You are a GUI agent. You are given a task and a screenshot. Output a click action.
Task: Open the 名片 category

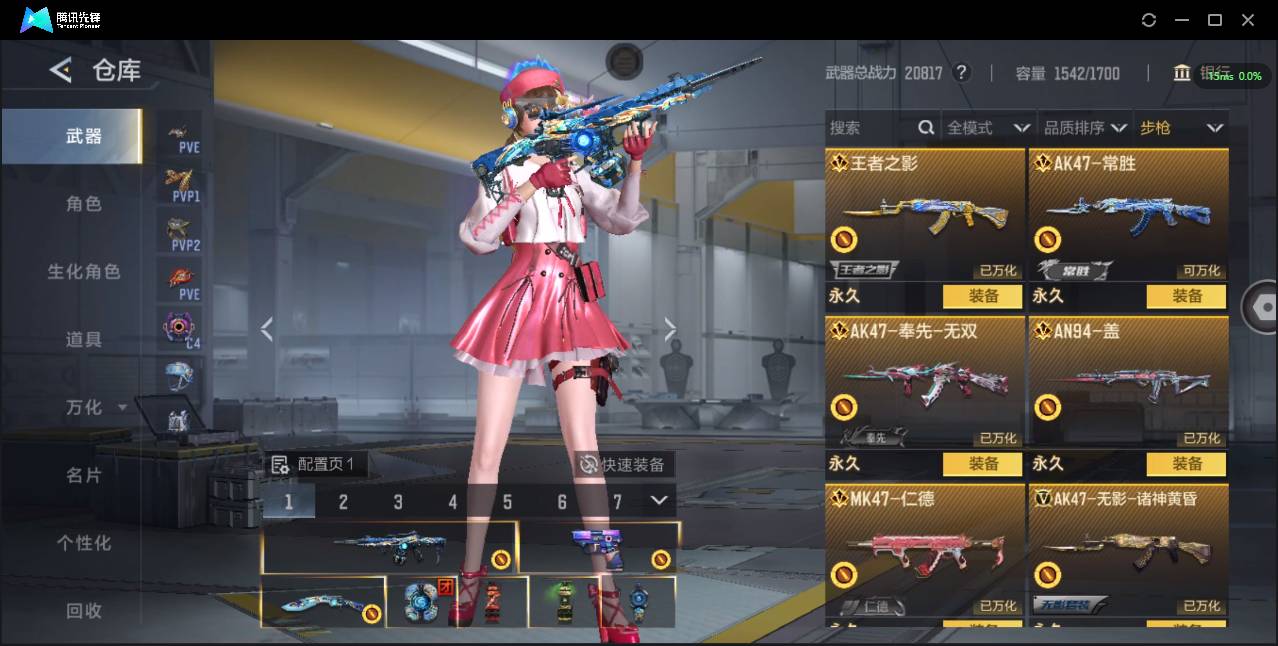coord(84,476)
